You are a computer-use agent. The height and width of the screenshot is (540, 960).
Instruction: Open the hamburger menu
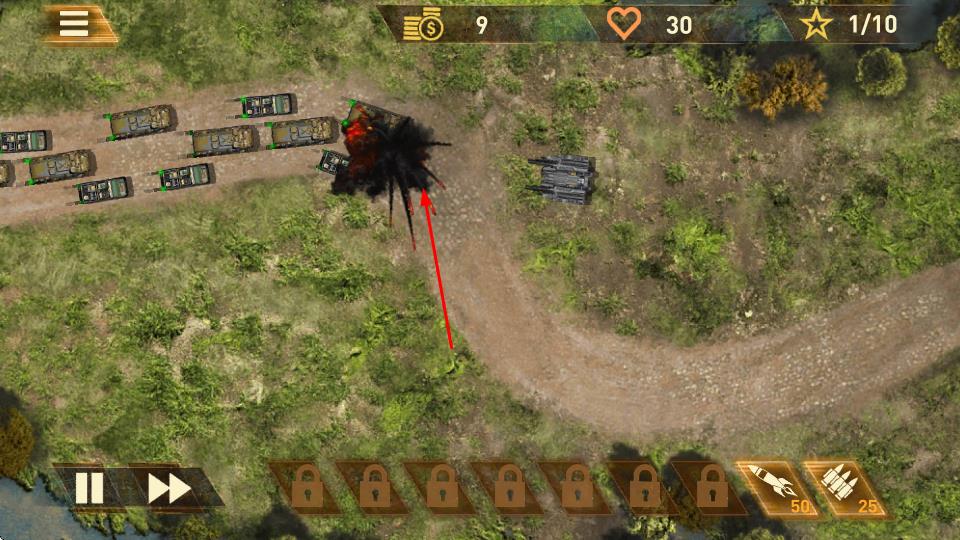pos(74,25)
